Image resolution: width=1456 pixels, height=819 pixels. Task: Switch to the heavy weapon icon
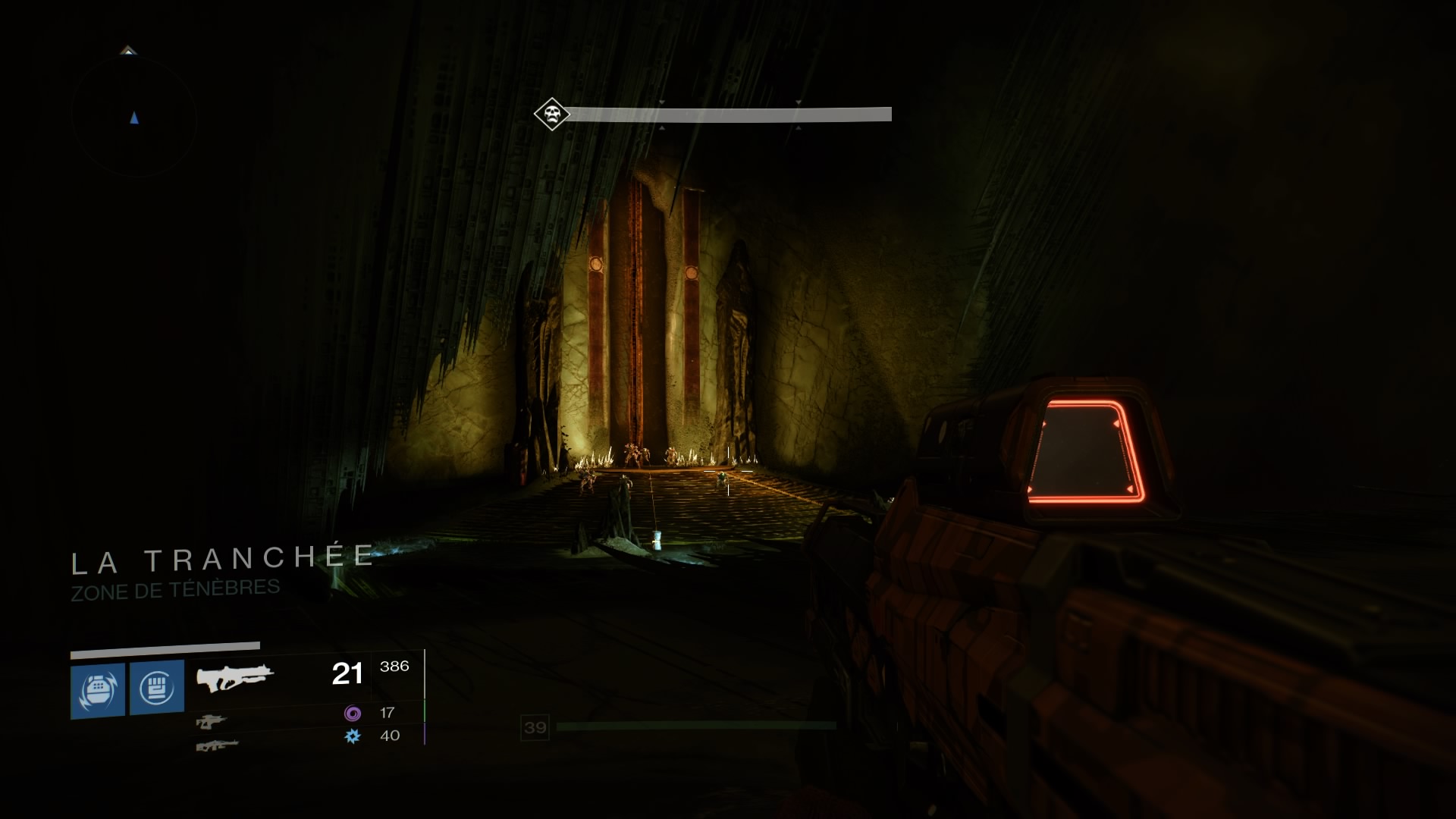tap(217, 745)
